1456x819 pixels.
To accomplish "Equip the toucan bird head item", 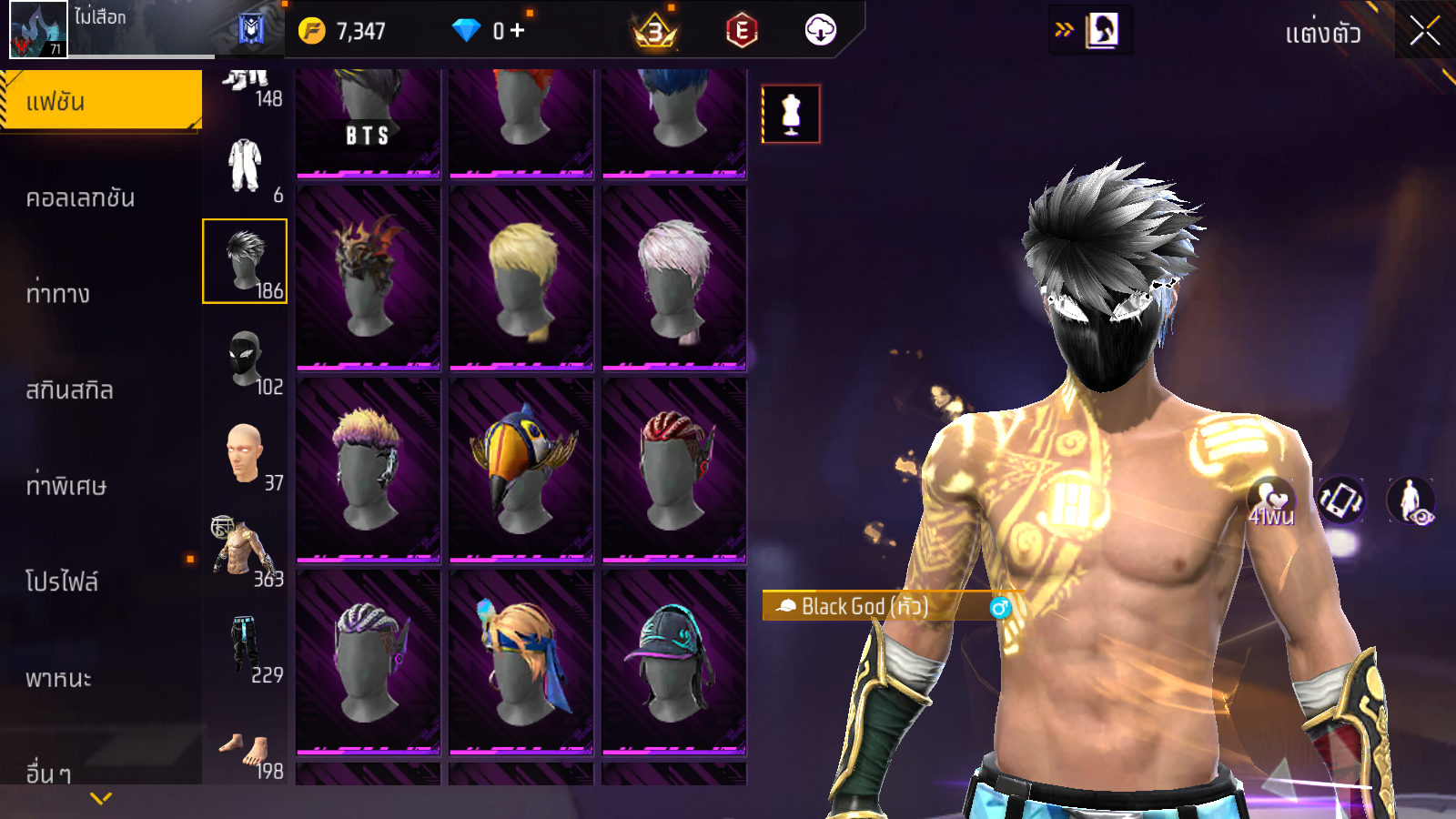I will coord(521,470).
